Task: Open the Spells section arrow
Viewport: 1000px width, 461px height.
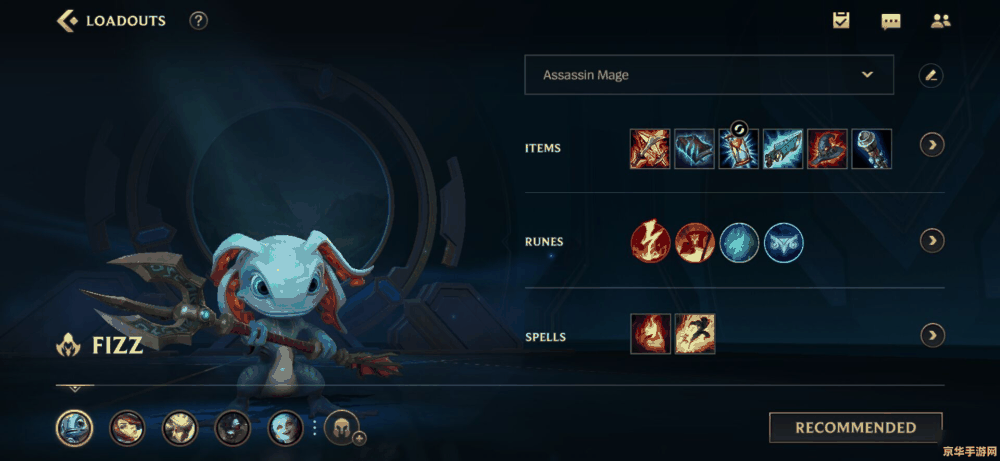Action: 931,336
